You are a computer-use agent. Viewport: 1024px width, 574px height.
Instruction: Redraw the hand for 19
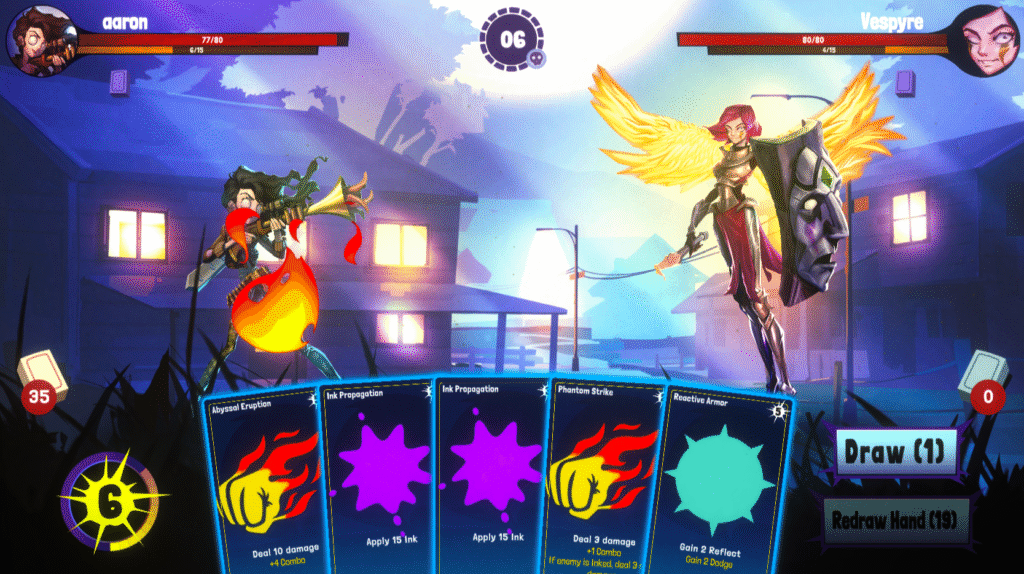point(899,520)
